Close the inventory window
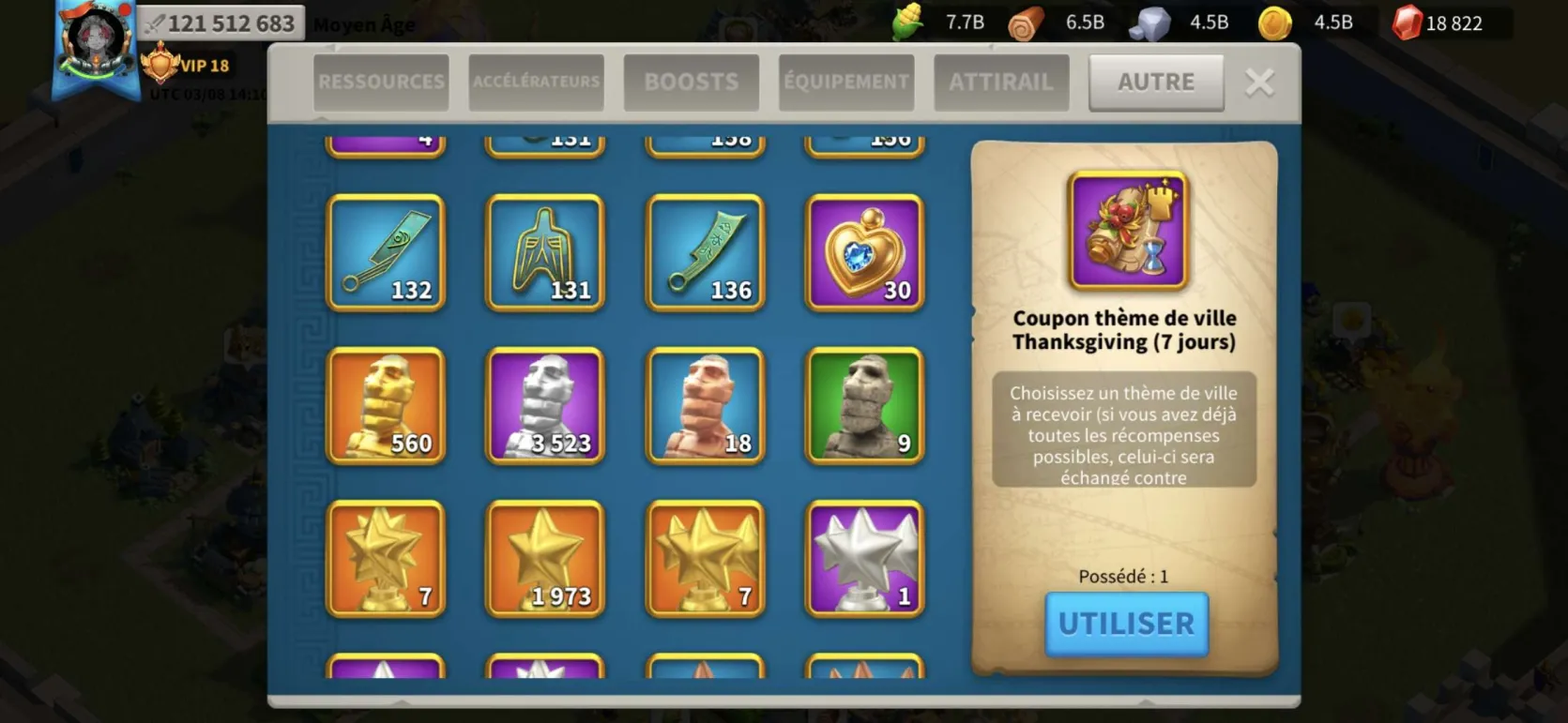 pos(1259,83)
